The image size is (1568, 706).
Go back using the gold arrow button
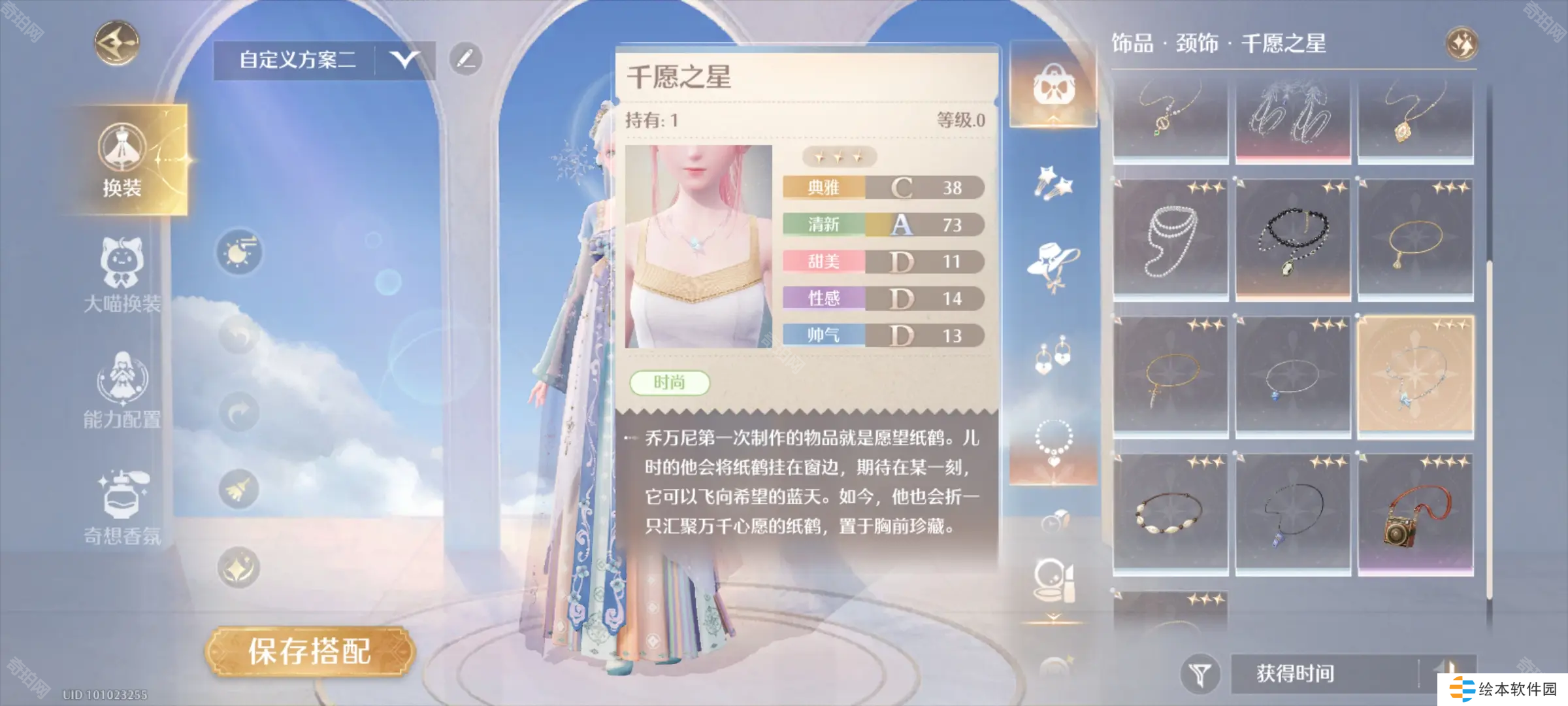tap(117, 43)
